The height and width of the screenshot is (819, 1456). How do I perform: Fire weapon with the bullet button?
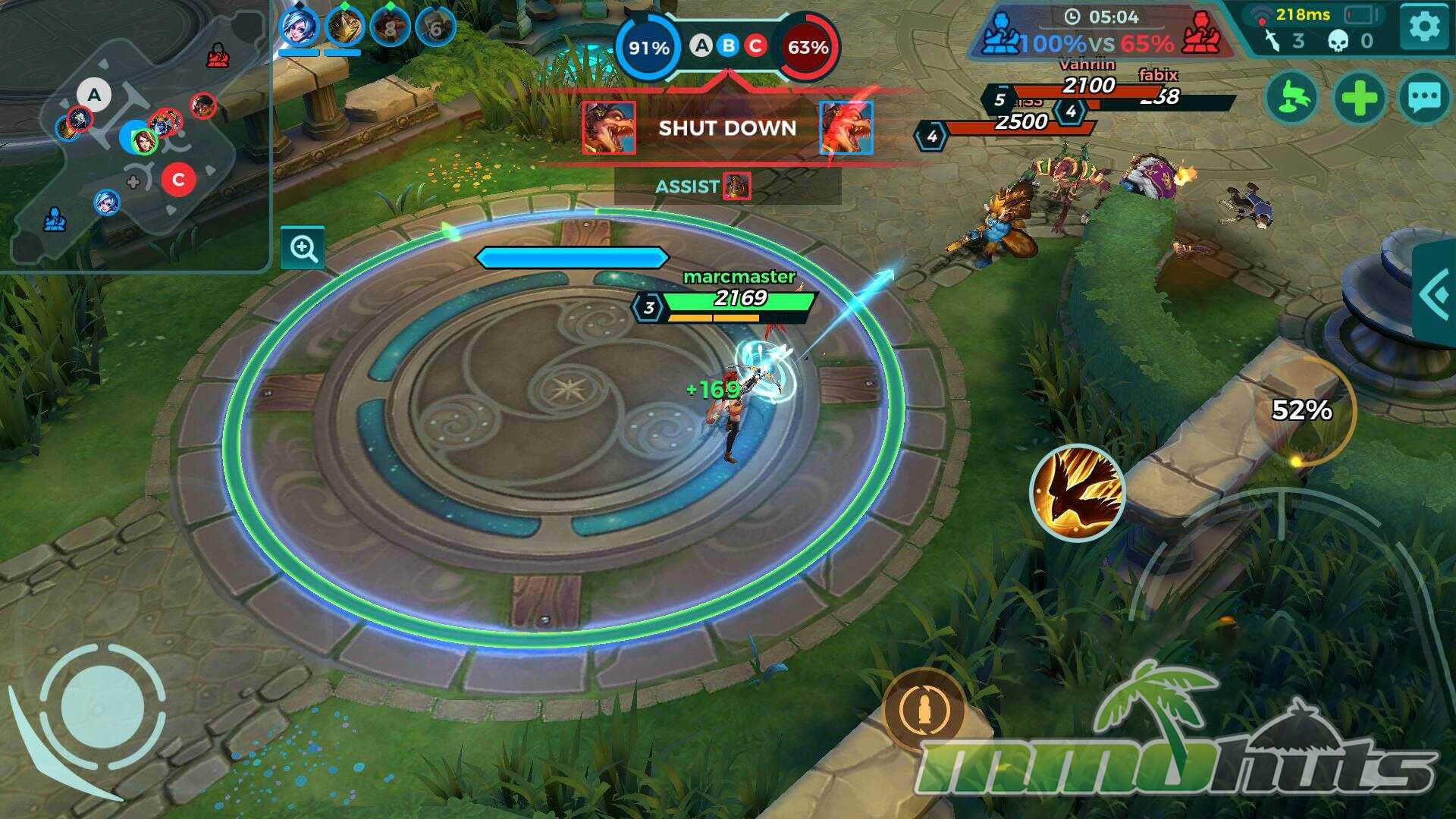(x=924, y=711)
